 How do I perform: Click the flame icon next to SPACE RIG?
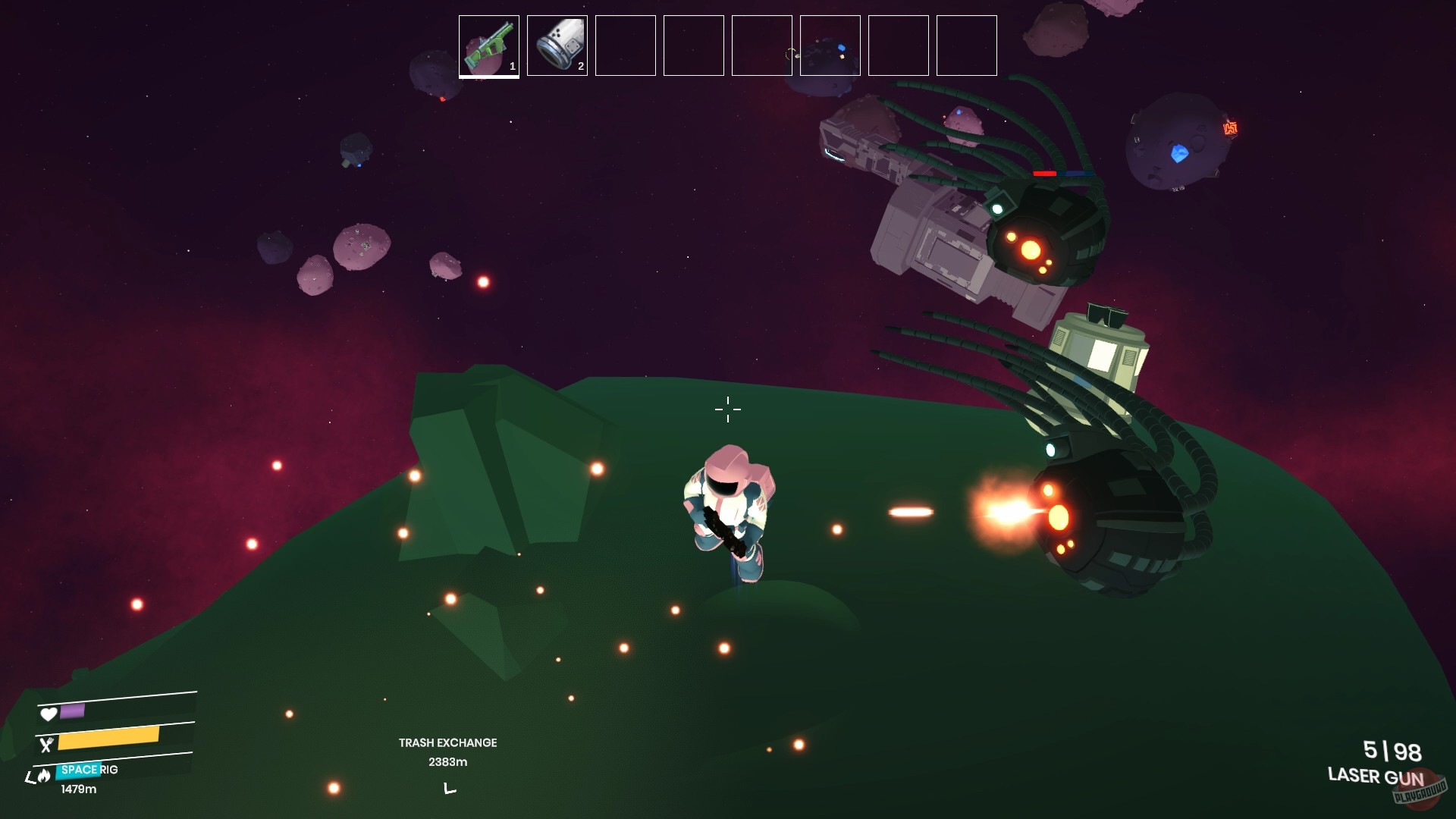tap(45, 777)
